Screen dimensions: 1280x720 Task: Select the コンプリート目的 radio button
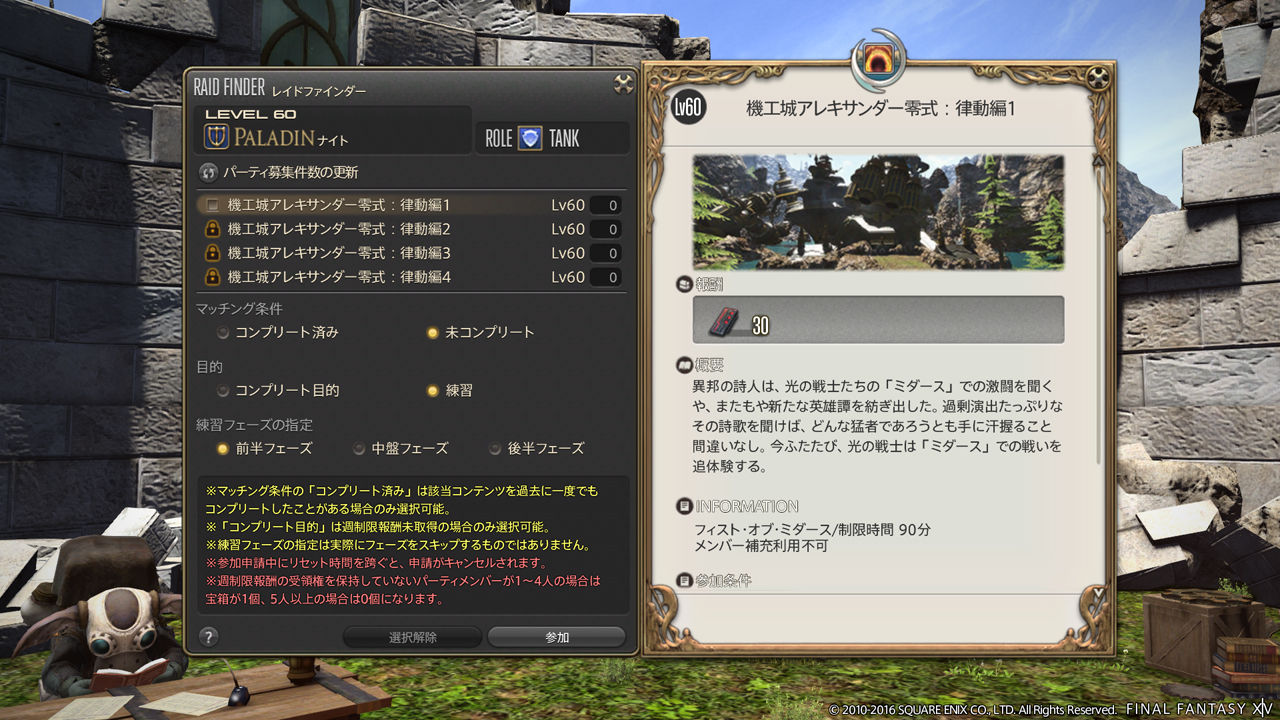pyautogui.click(x=222, y=389)
